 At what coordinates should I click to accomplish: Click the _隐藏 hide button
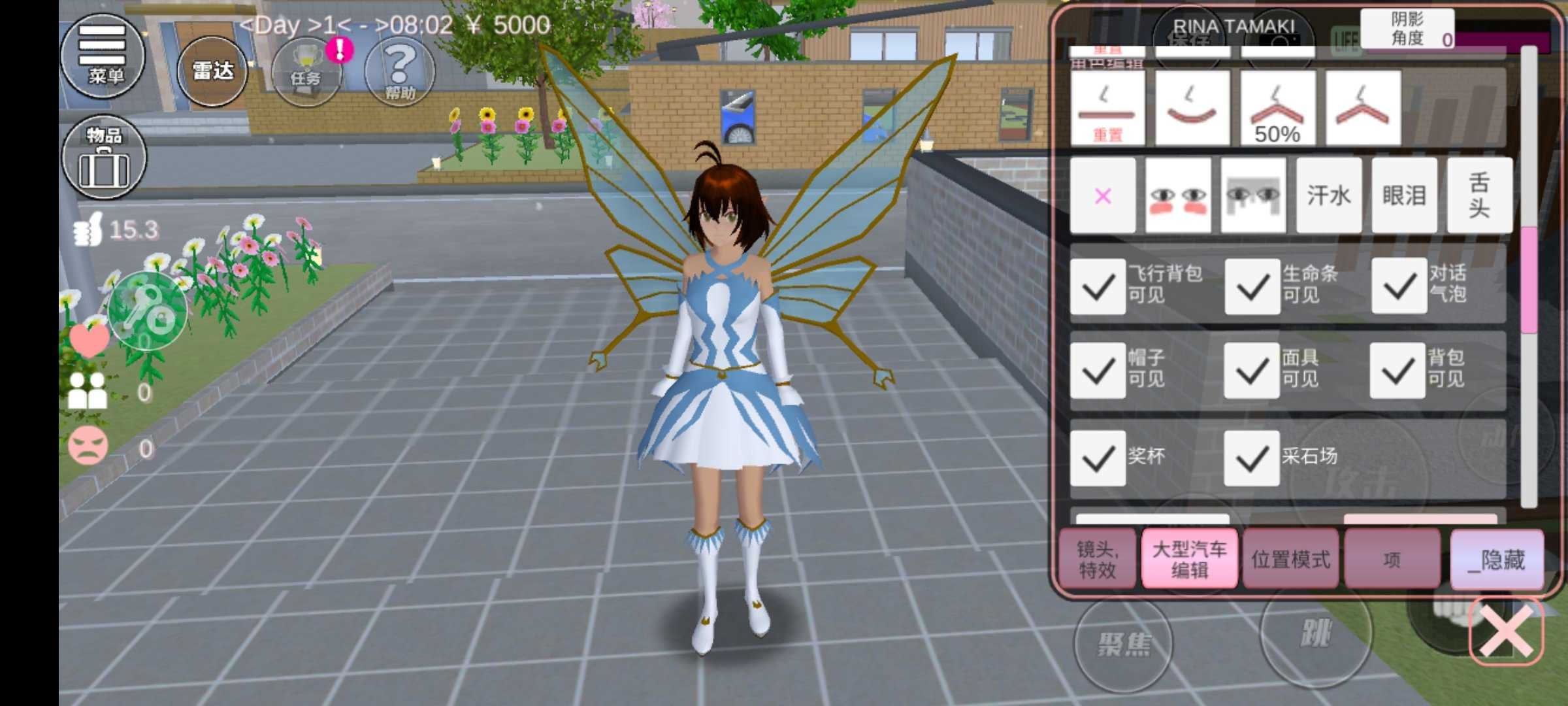[1497, 560]
